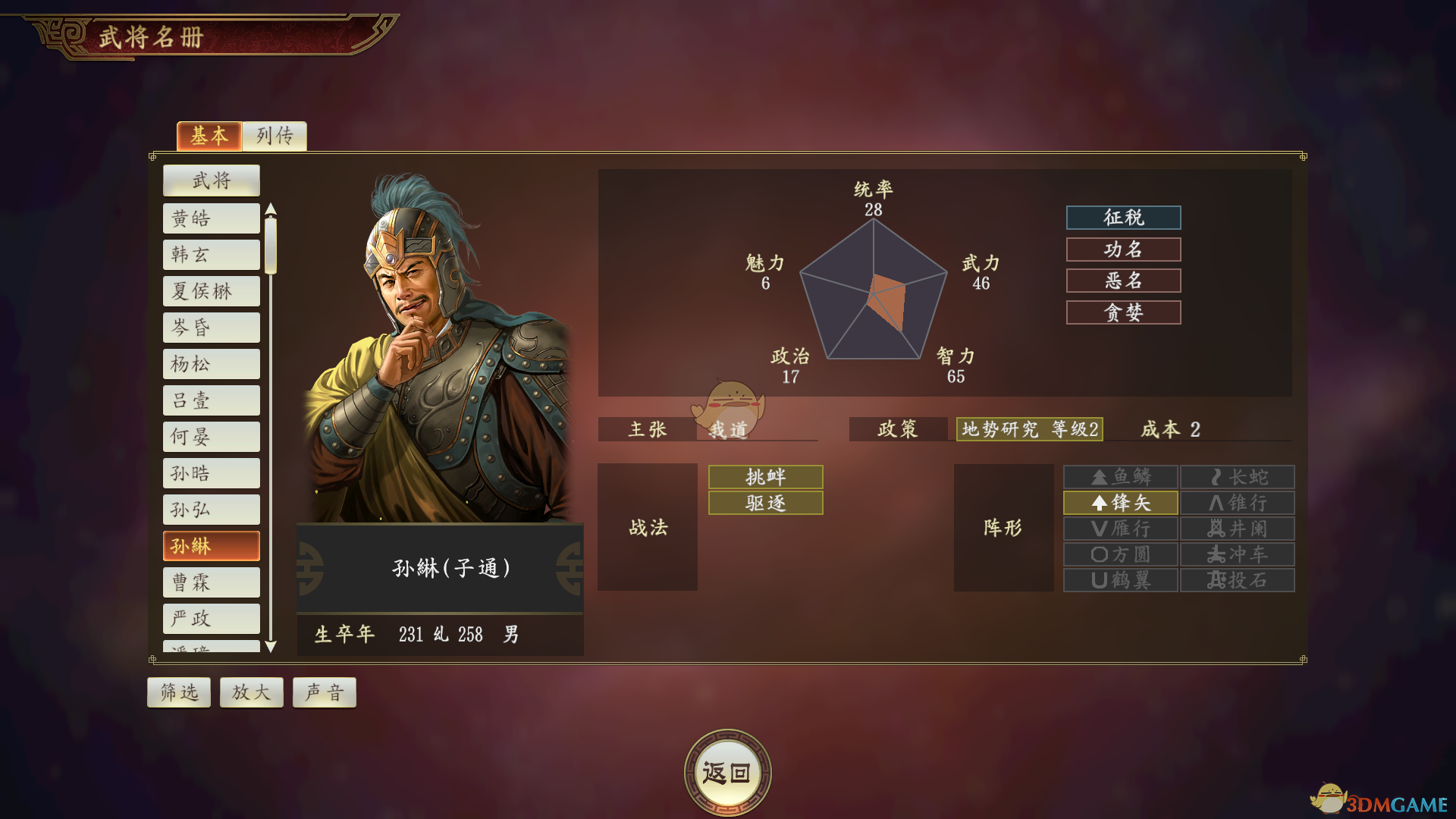Select the 长蛇 (serpent) formation icon
Image resolution: width=1456 pixels, height=819 pixels.
click(x=1237, y=477)
